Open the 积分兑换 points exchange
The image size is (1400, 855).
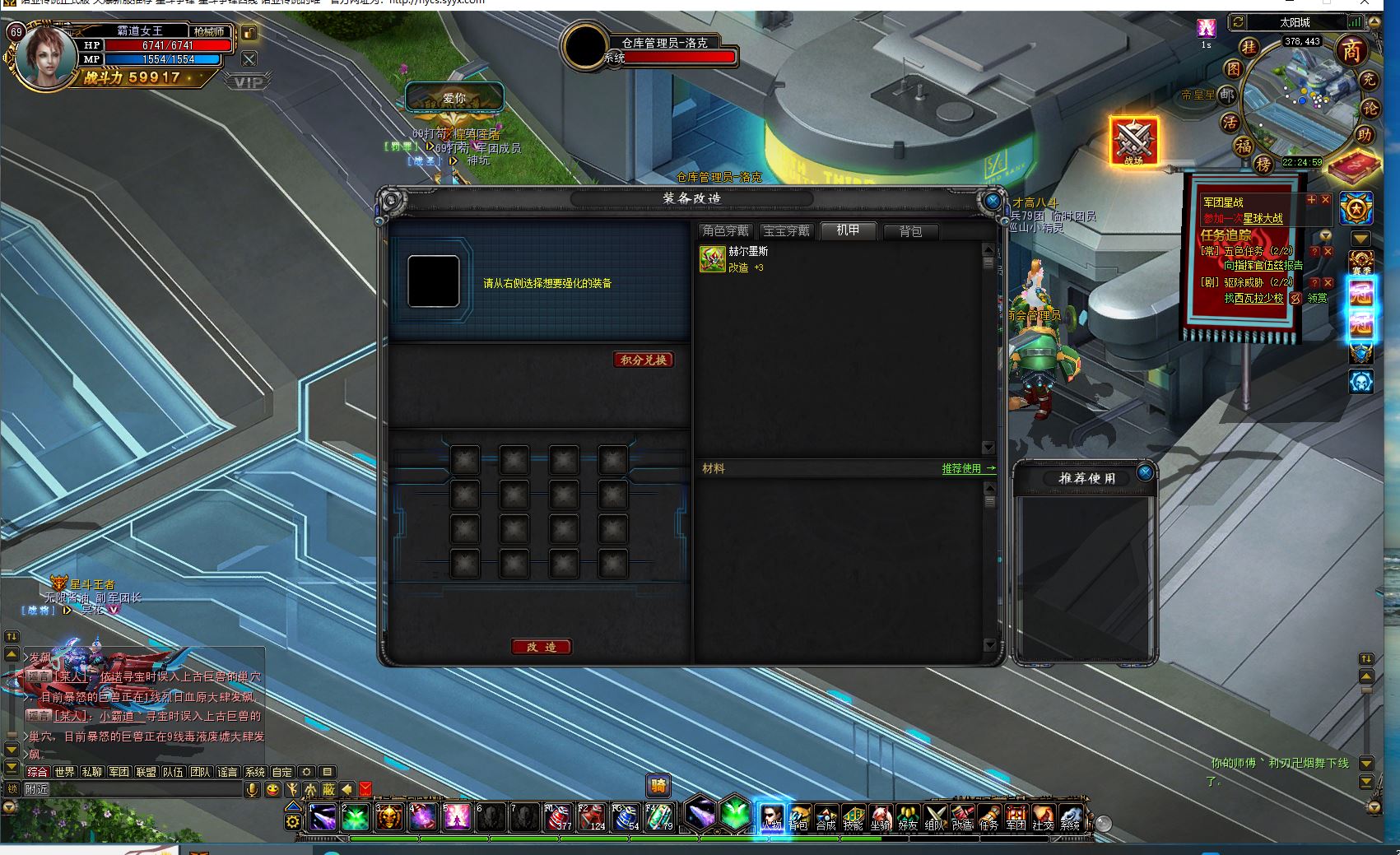[644, 360]
